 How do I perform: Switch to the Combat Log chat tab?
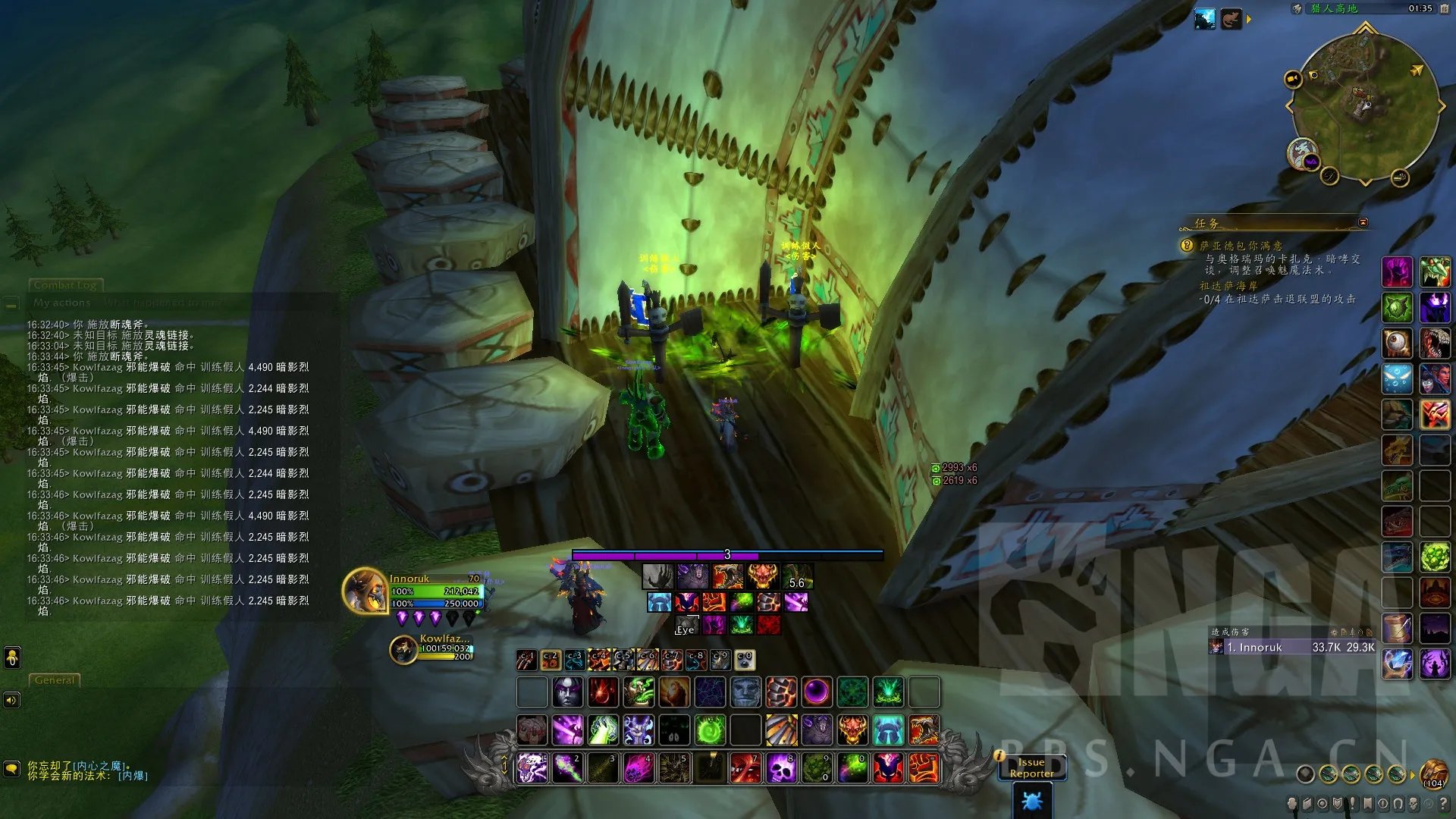pyautogui.click(x=65, y=285)
